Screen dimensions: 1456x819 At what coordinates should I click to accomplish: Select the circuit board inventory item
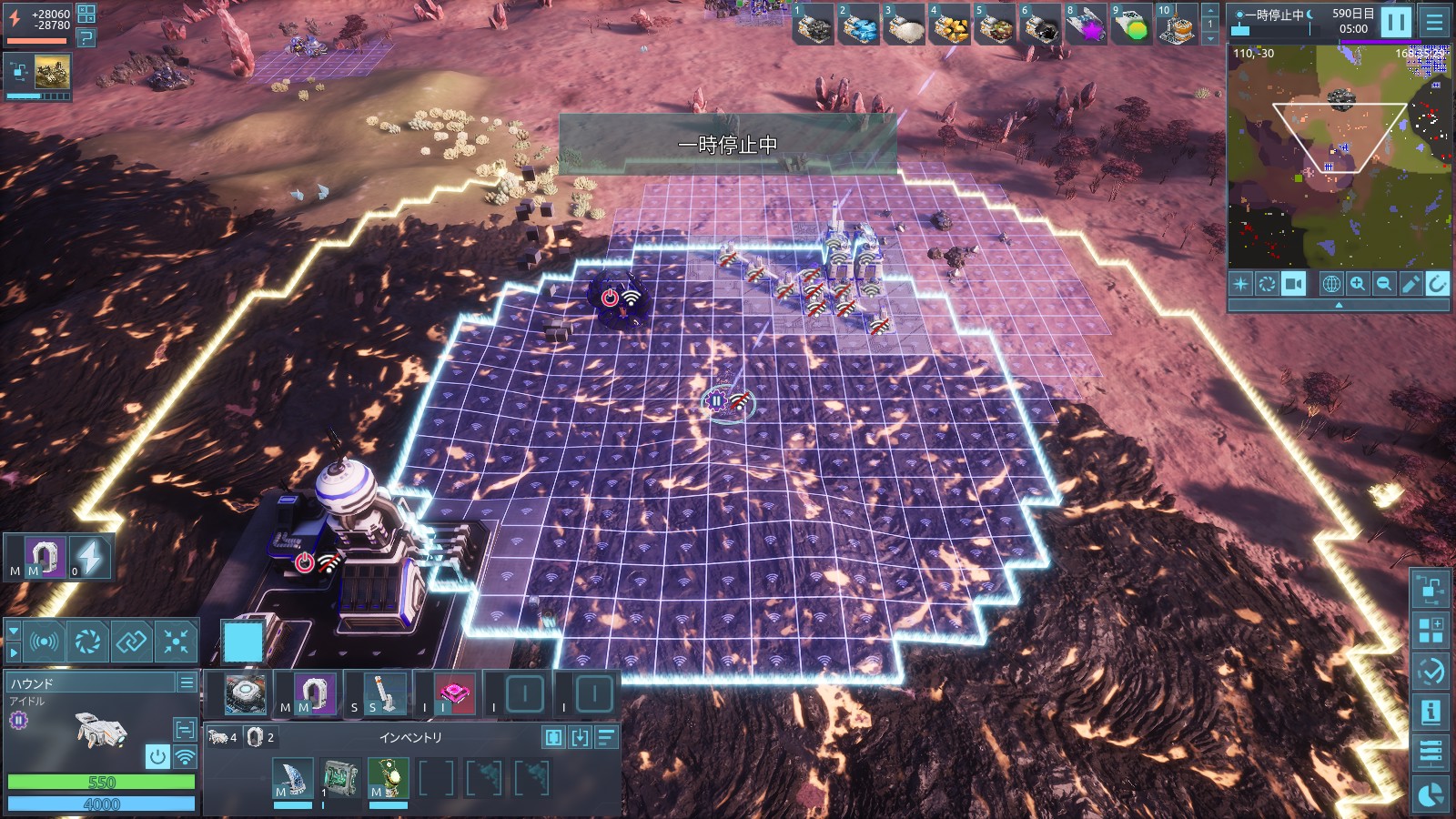pos(341,779)
